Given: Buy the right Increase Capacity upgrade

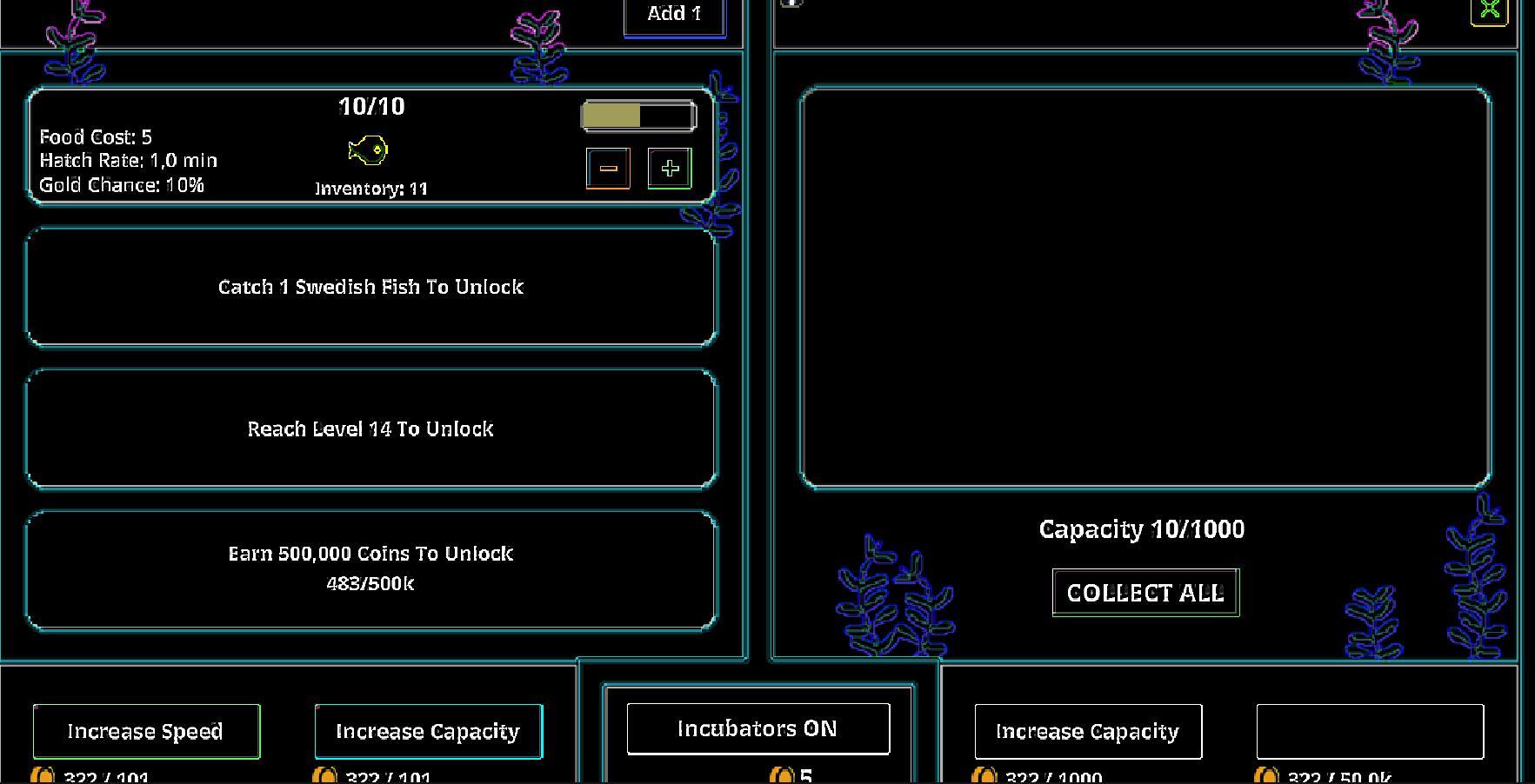Looking at the screenshot, I should point(1088,731).
